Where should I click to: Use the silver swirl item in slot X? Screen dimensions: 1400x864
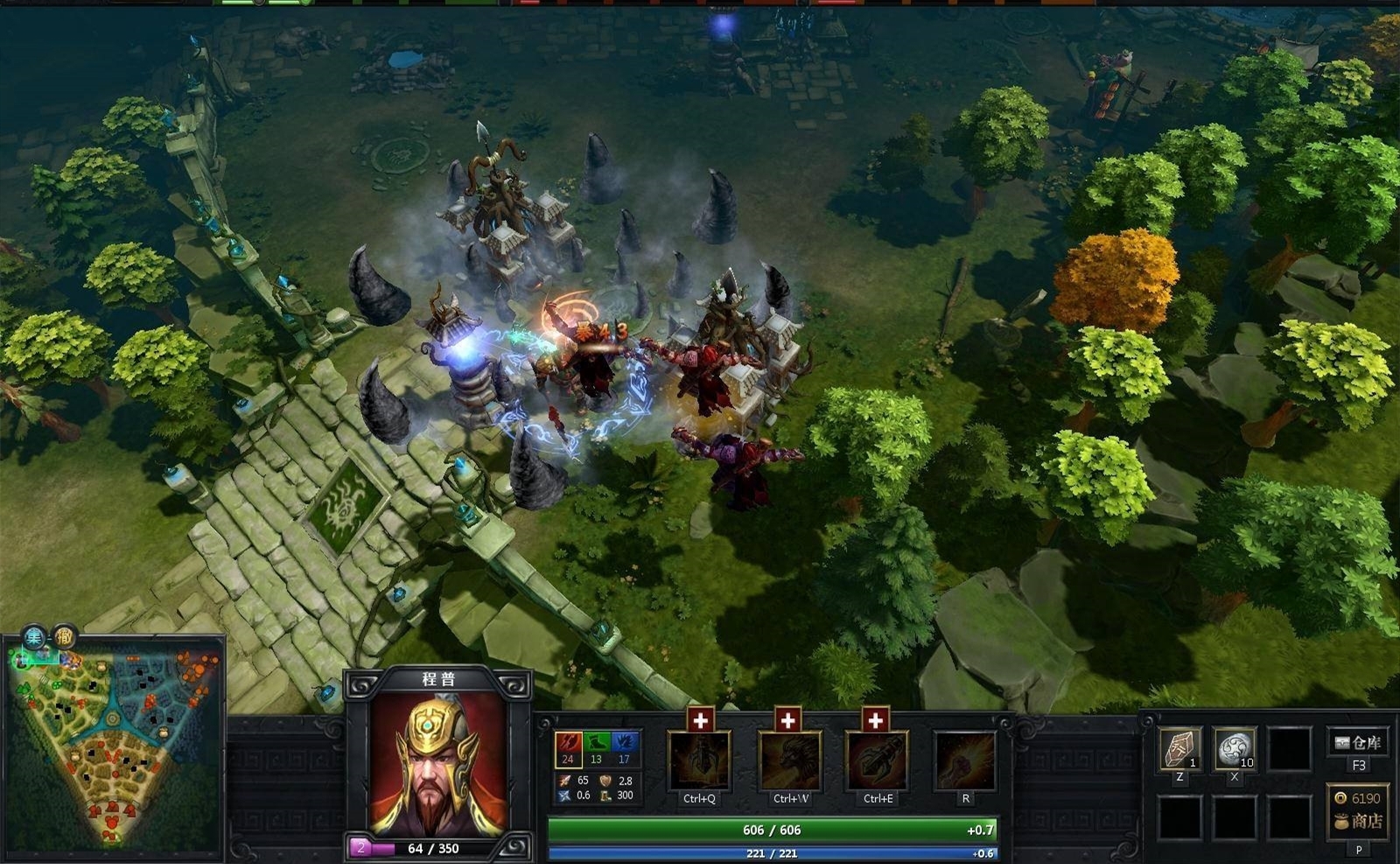(x=1235, y=749)
